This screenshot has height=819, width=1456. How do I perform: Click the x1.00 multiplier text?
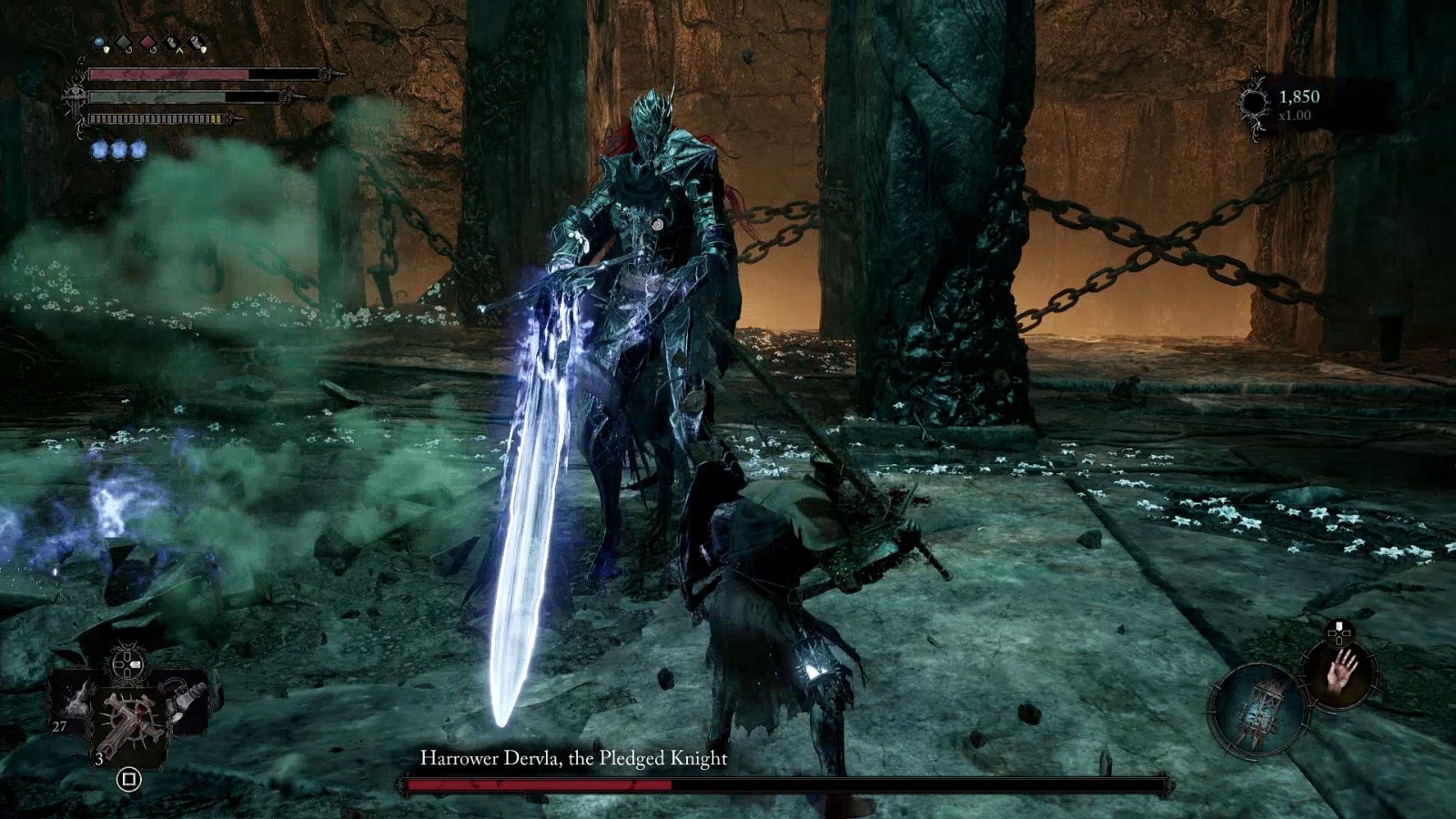(1296, 116)
